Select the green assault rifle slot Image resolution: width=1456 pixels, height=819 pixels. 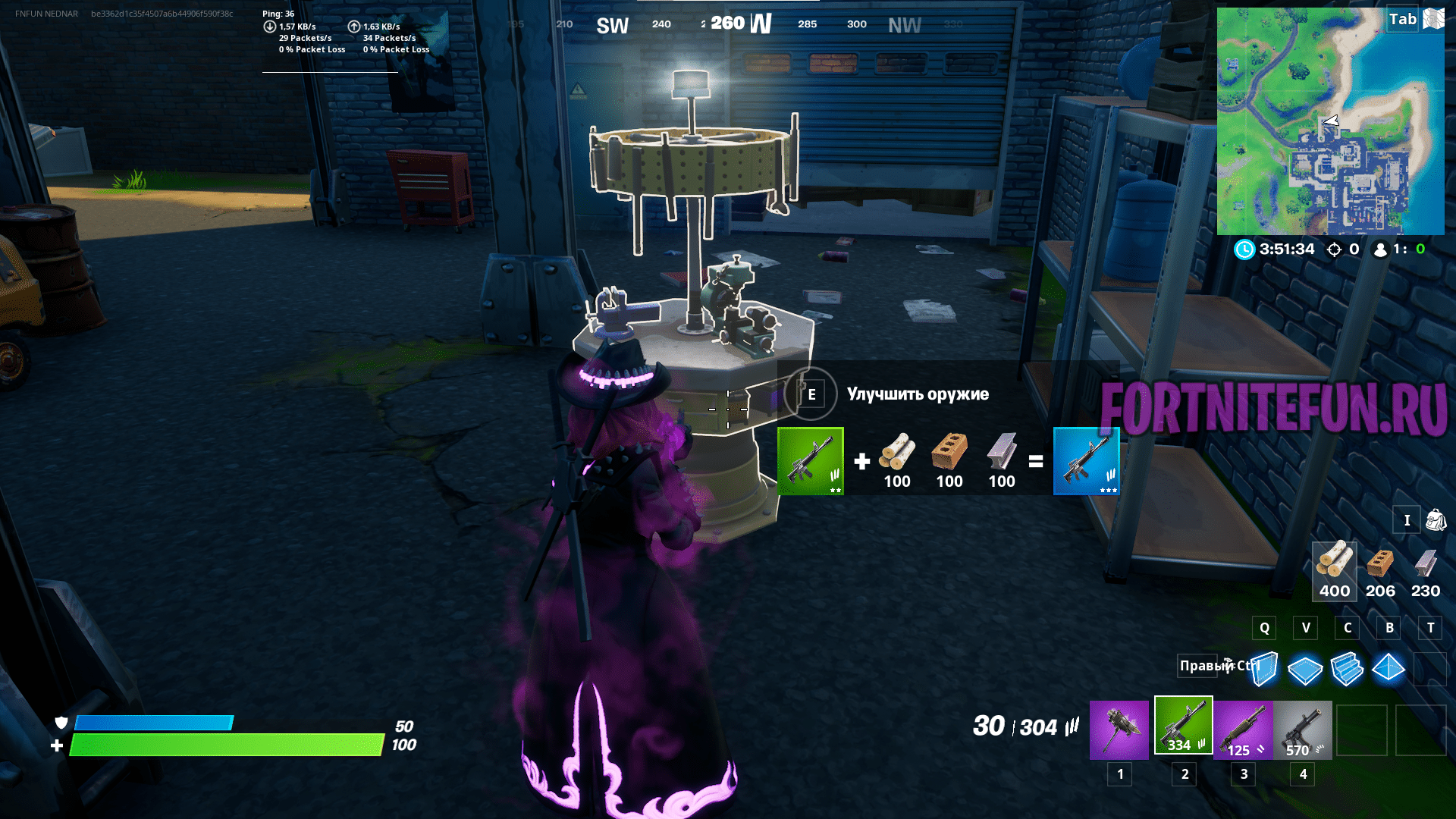1183,726
